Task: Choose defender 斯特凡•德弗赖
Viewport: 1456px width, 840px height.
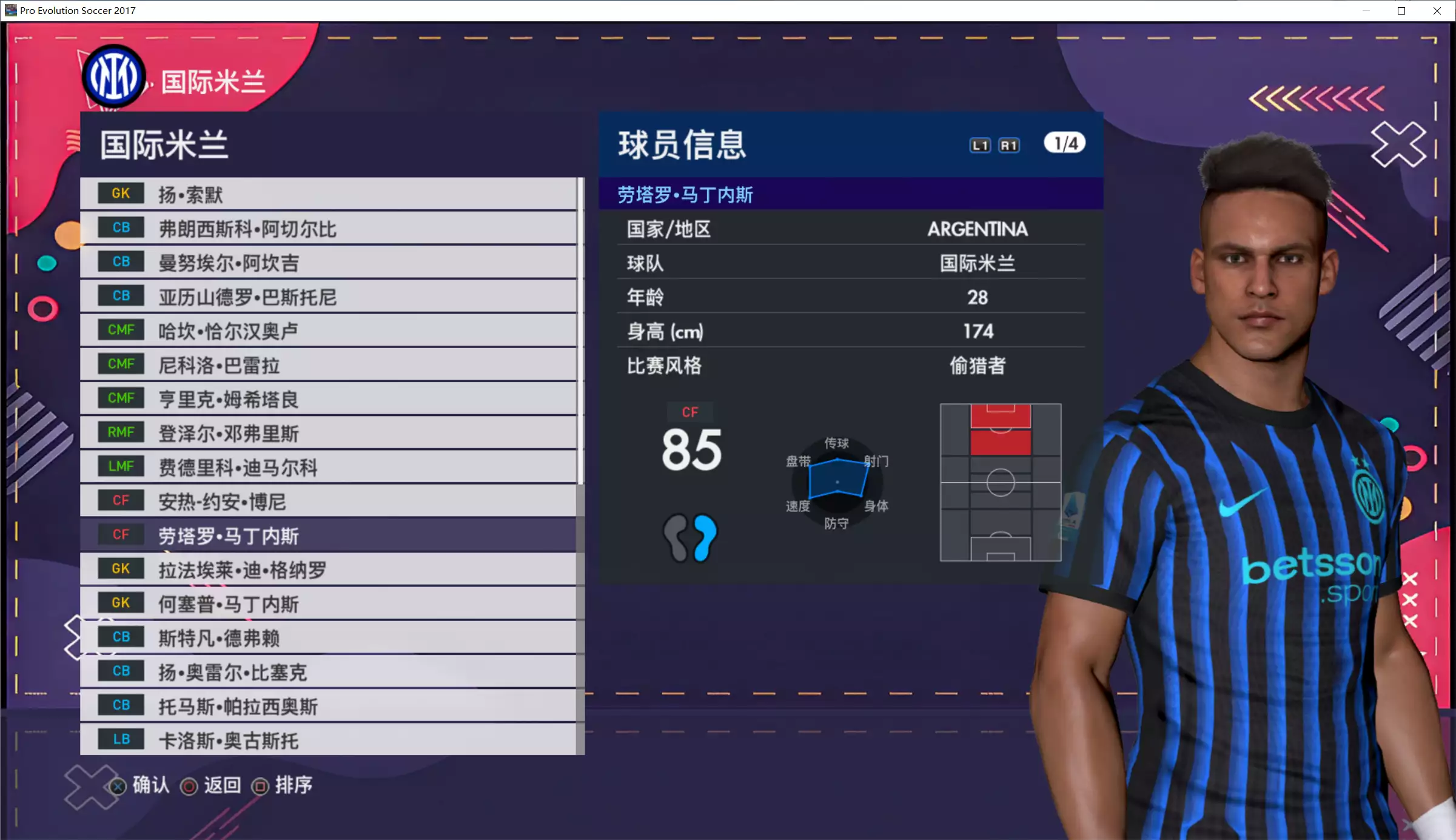Action: (x=327, y=637)
